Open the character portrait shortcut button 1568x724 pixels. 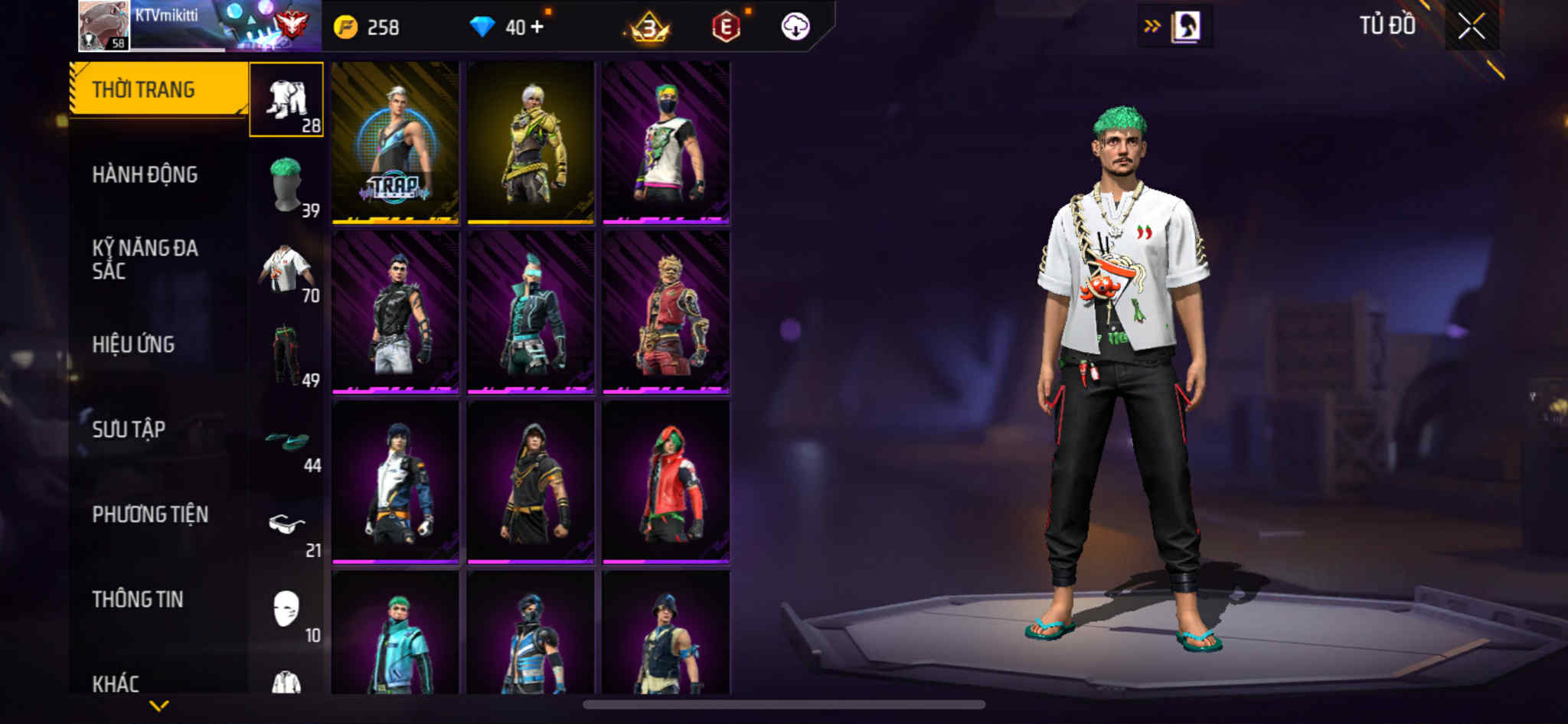coord(1185,27)
